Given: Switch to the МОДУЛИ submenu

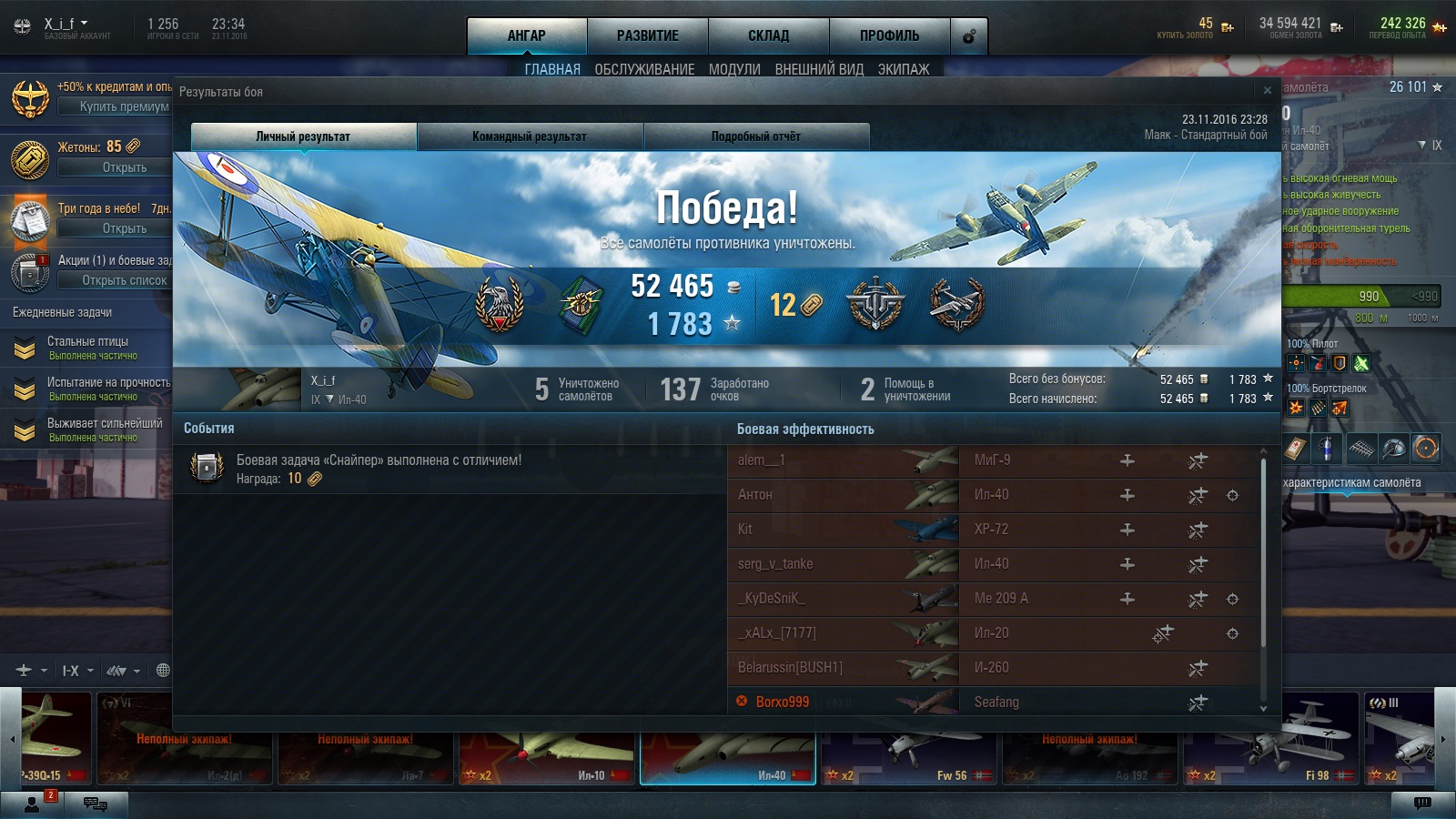Looking at the screenshot, I should click(734, 69).
